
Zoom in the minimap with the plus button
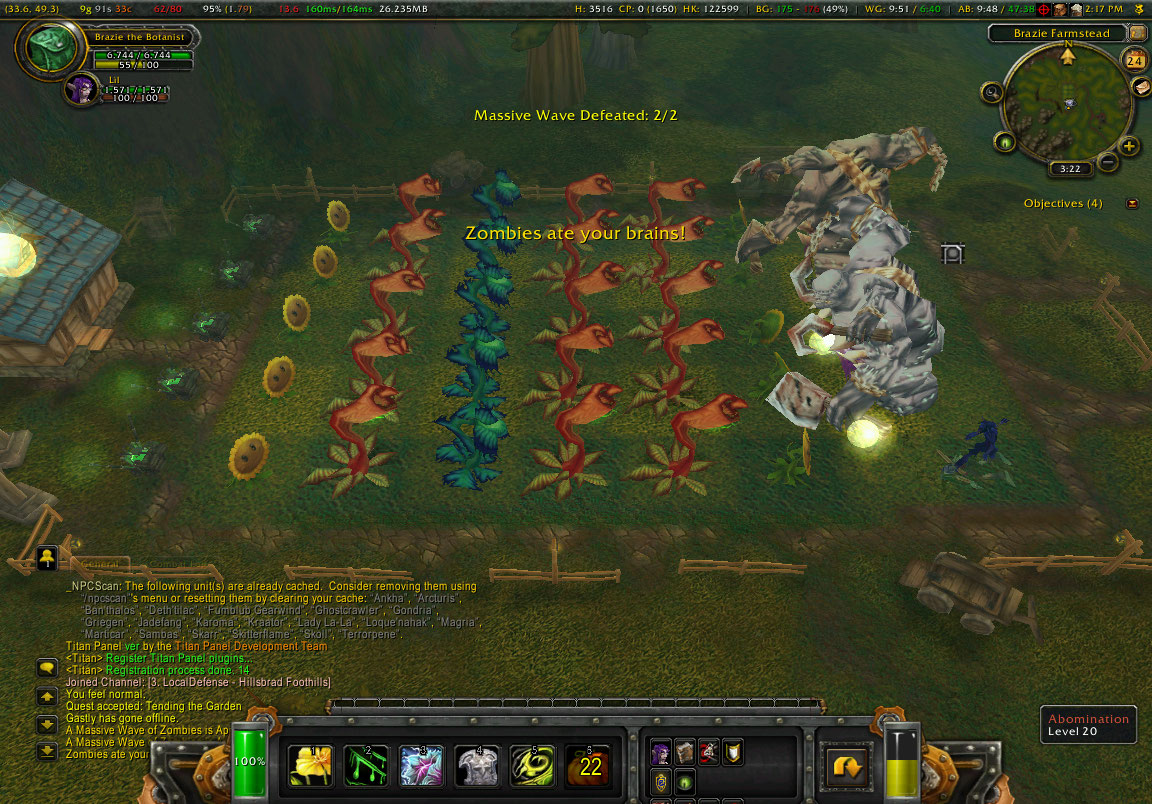click(1129, 147)
